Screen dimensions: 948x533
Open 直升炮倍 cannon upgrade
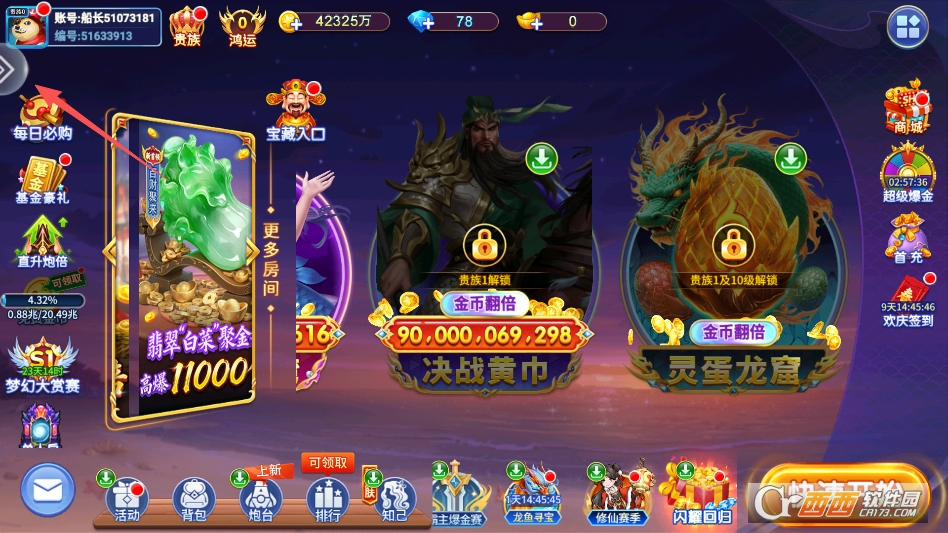[42, 244]
